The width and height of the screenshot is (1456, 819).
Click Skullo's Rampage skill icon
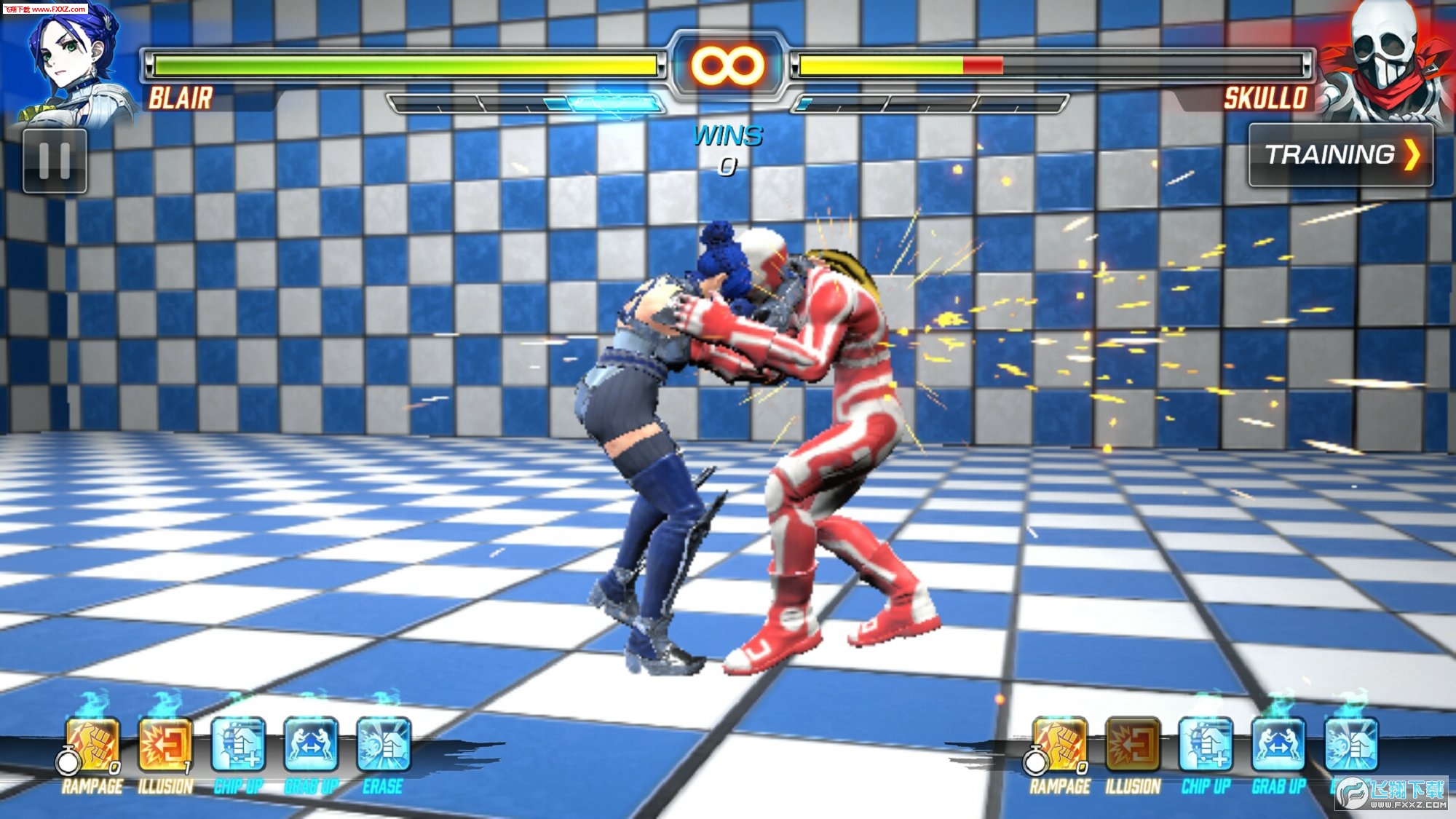tap(1060, 744)
